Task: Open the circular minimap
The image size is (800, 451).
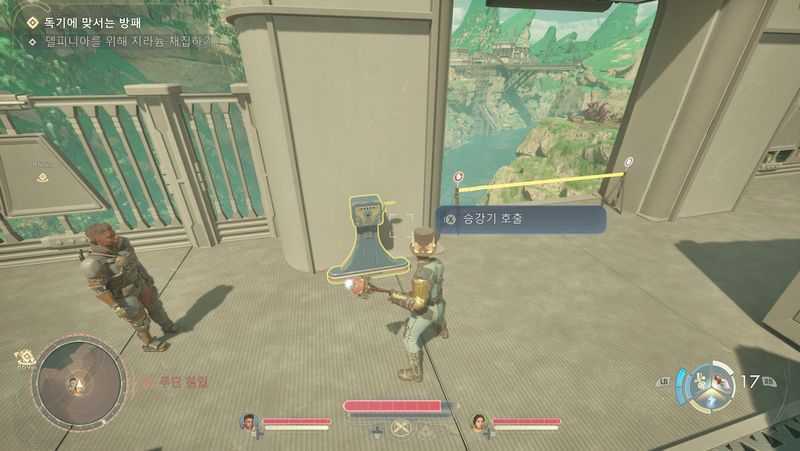Action: tap(79, 383)
